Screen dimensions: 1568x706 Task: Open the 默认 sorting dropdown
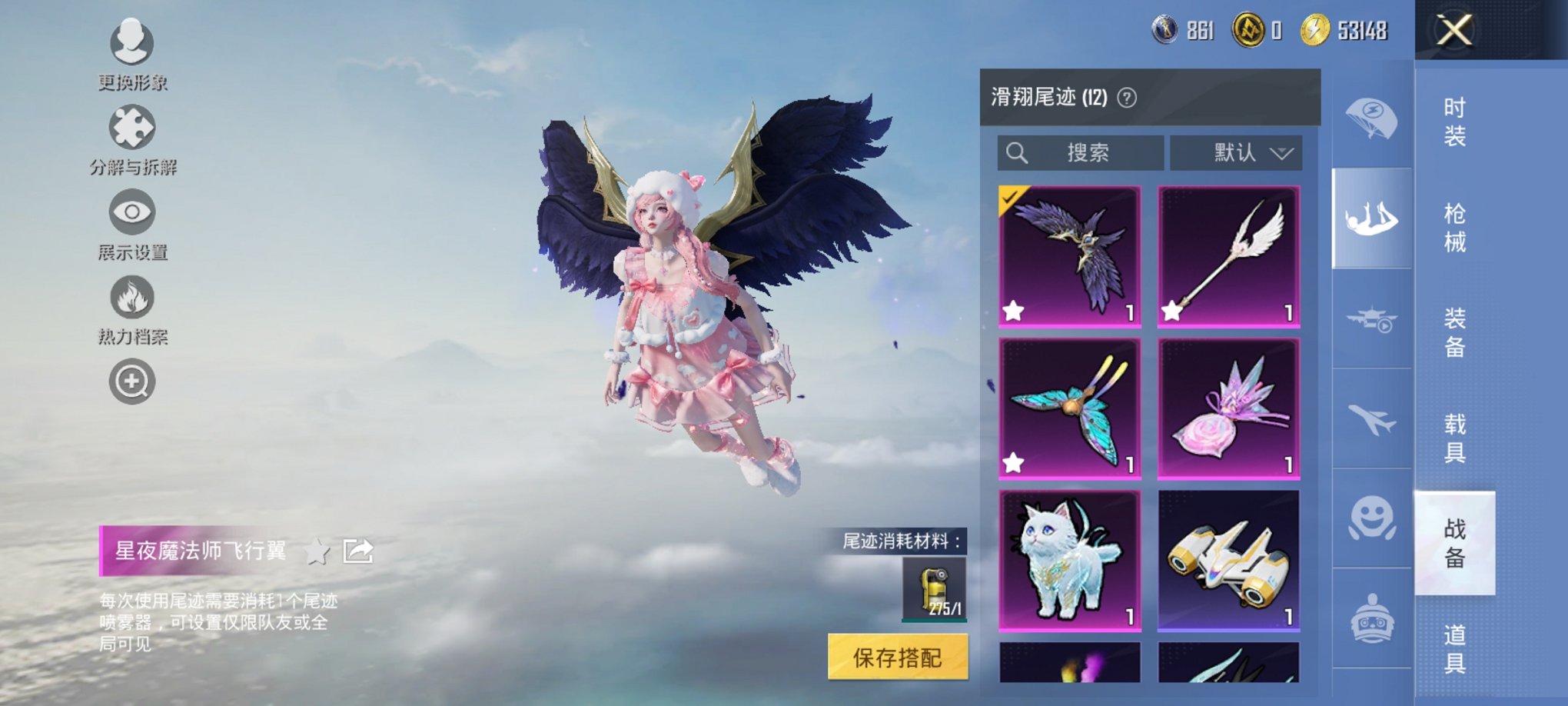point(1235,152)
